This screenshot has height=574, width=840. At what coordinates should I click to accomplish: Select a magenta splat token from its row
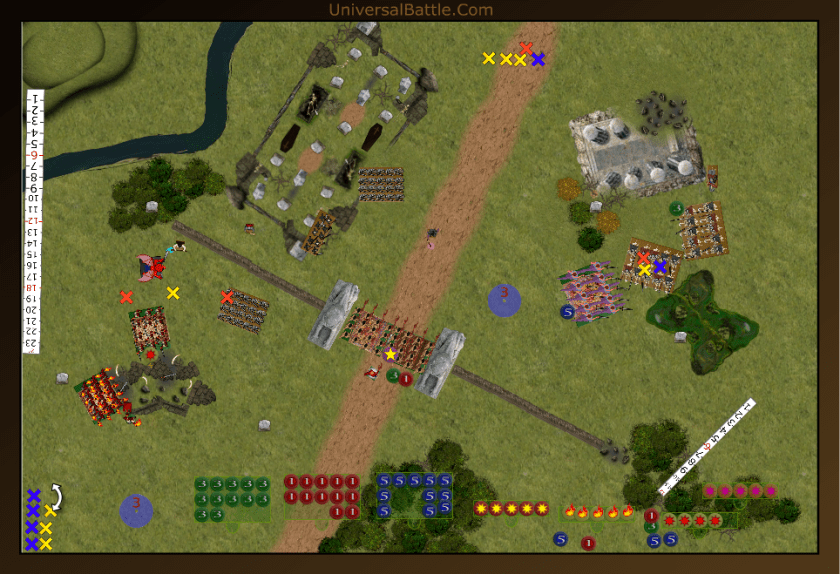[740, 491]
